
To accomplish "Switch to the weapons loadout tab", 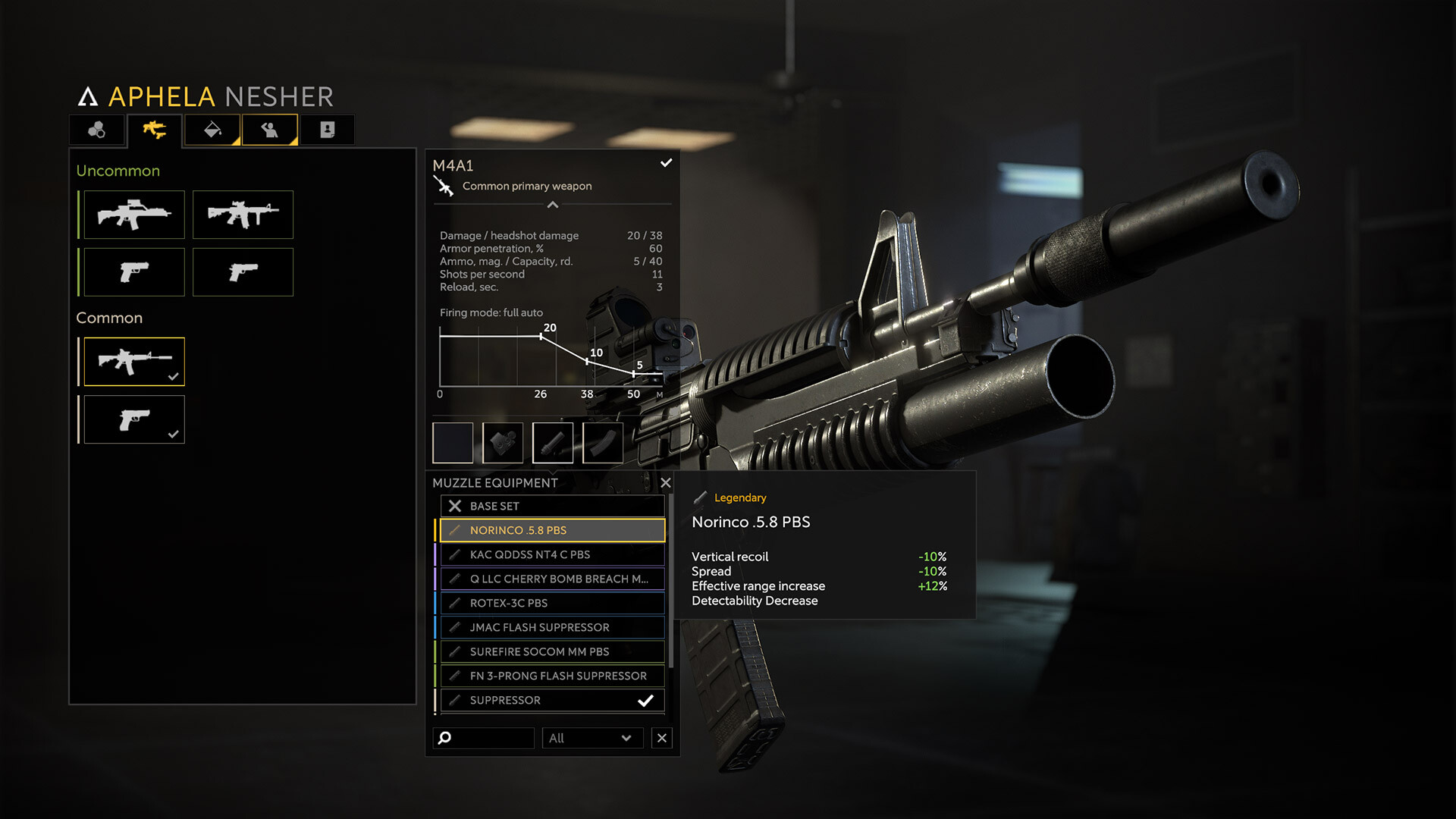I will (x=155, y=130).
